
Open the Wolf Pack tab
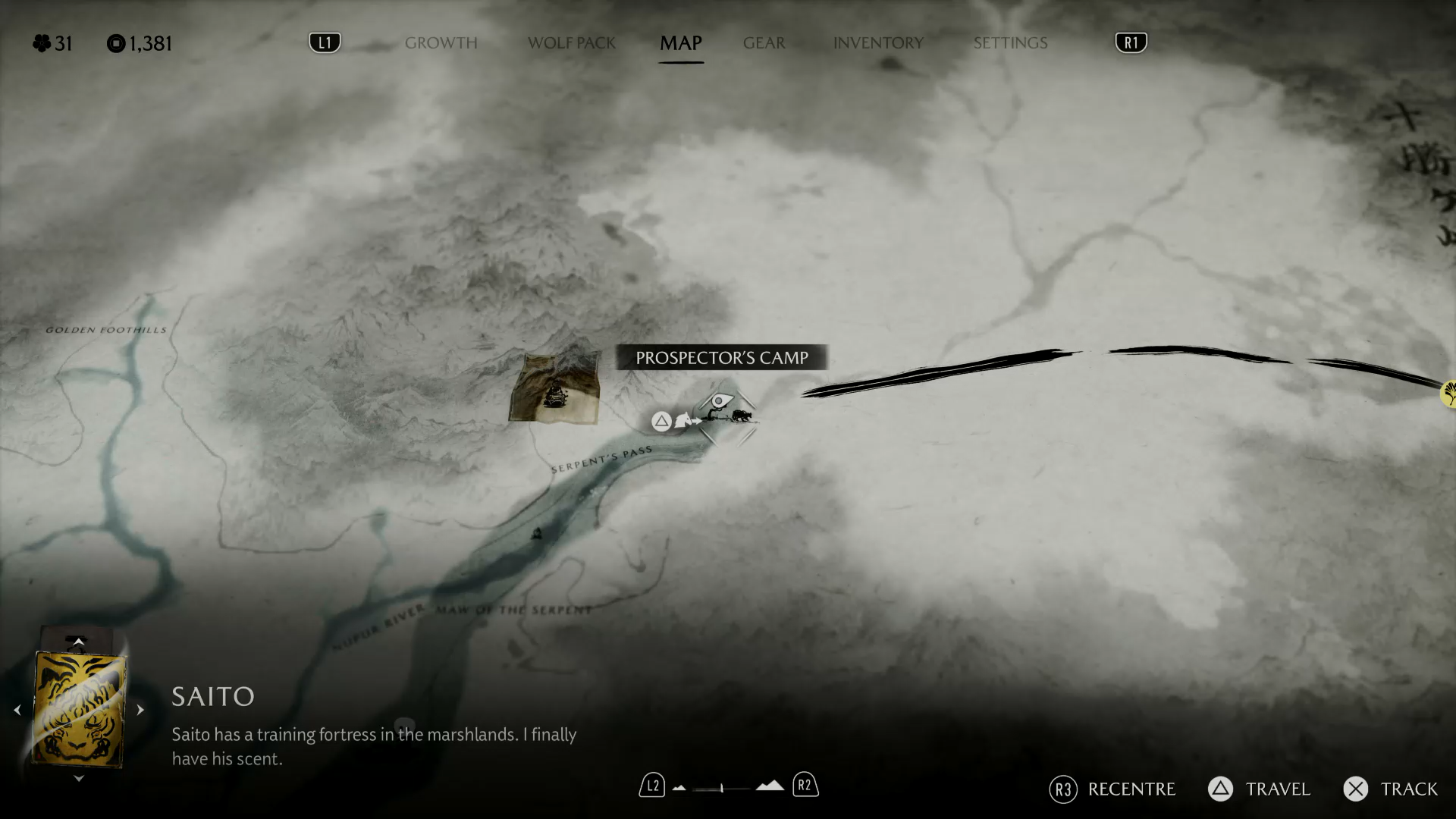click(x=572, y=43)
